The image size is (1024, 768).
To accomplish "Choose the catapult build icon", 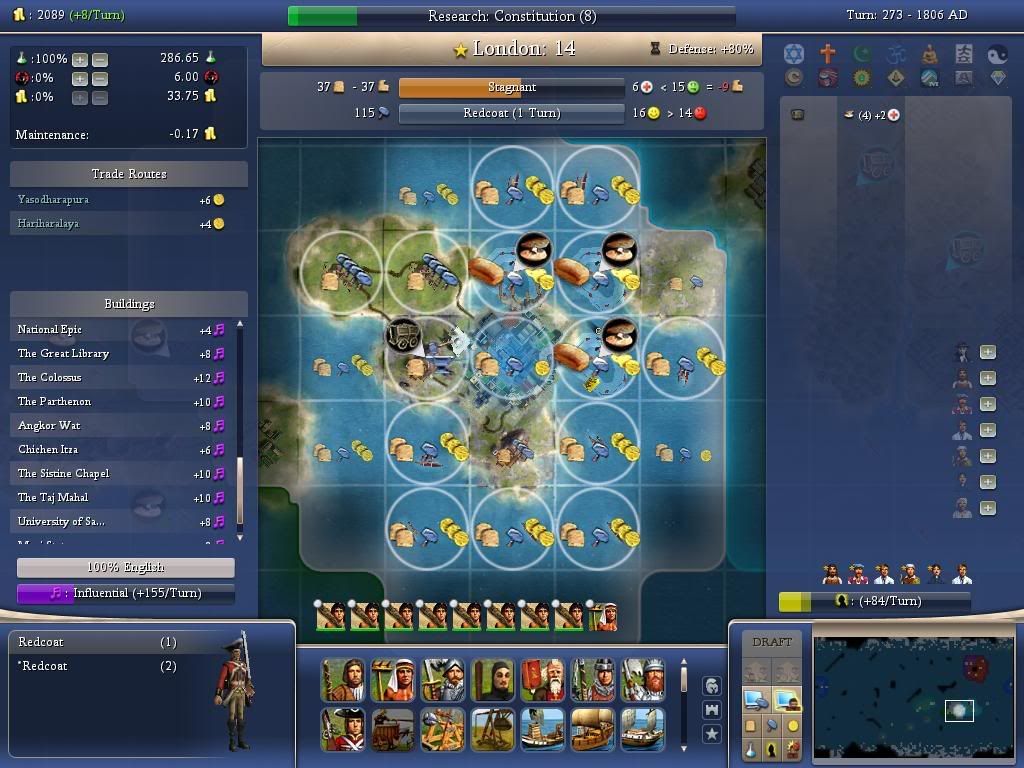I will click(x=443, y=729).
